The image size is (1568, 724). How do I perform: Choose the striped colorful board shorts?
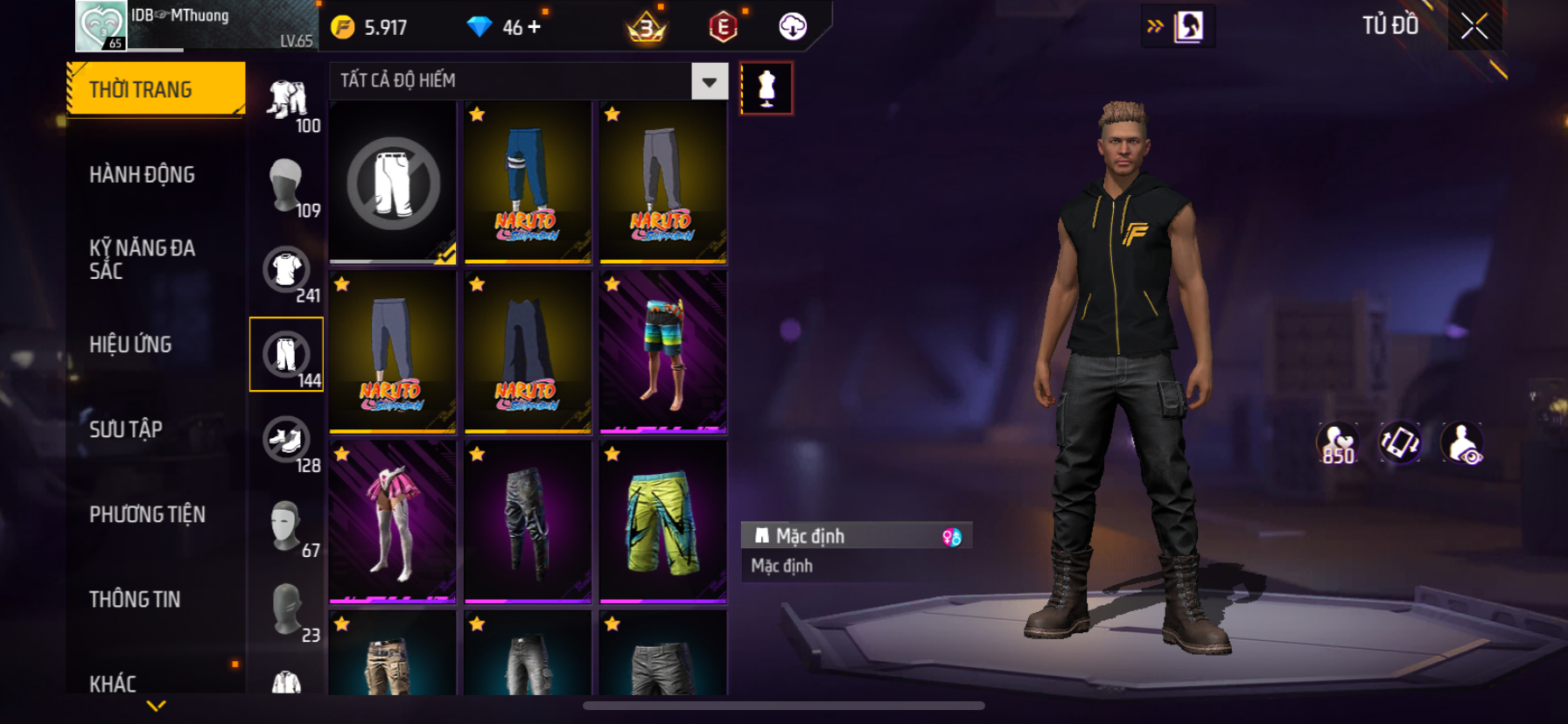pos(663,352)
